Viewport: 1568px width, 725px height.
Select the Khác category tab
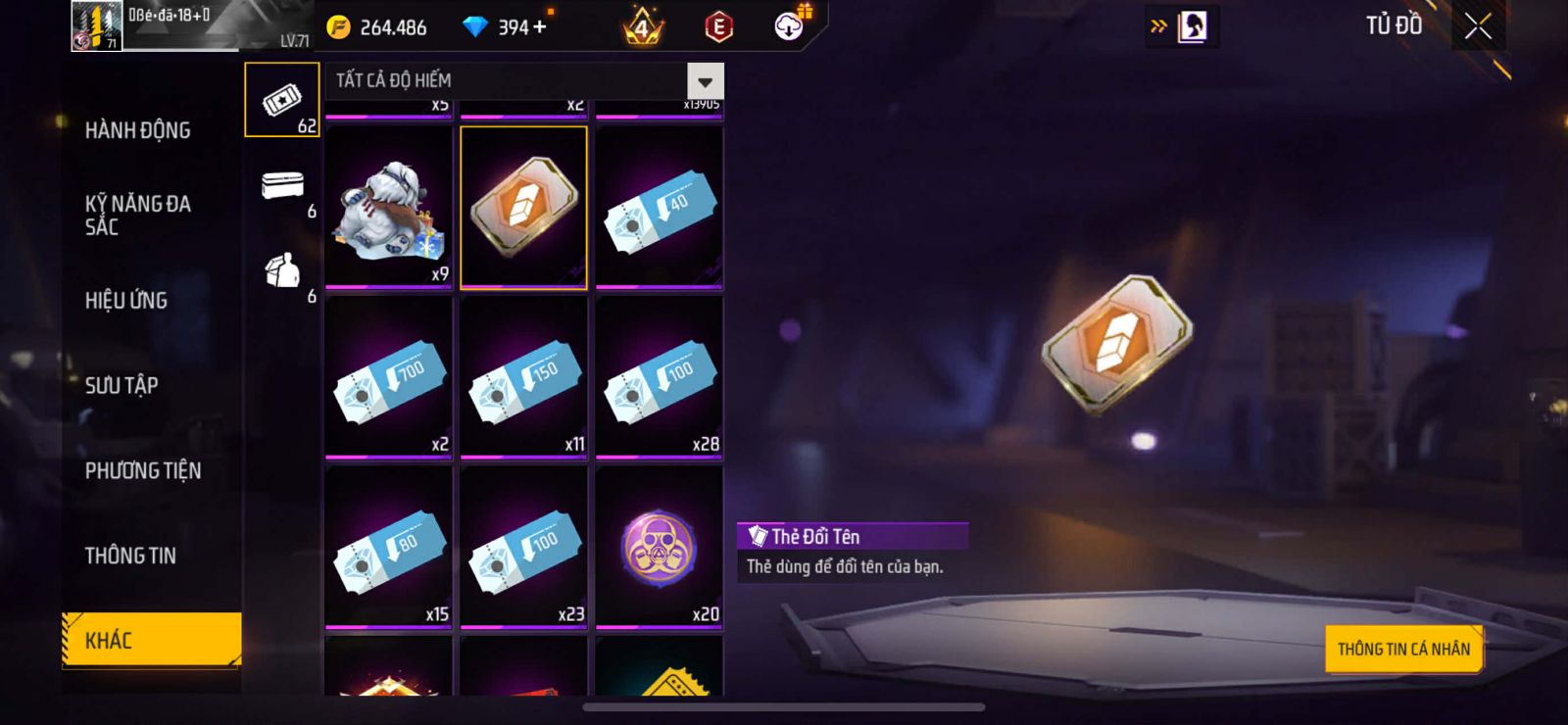pos(151,640)
